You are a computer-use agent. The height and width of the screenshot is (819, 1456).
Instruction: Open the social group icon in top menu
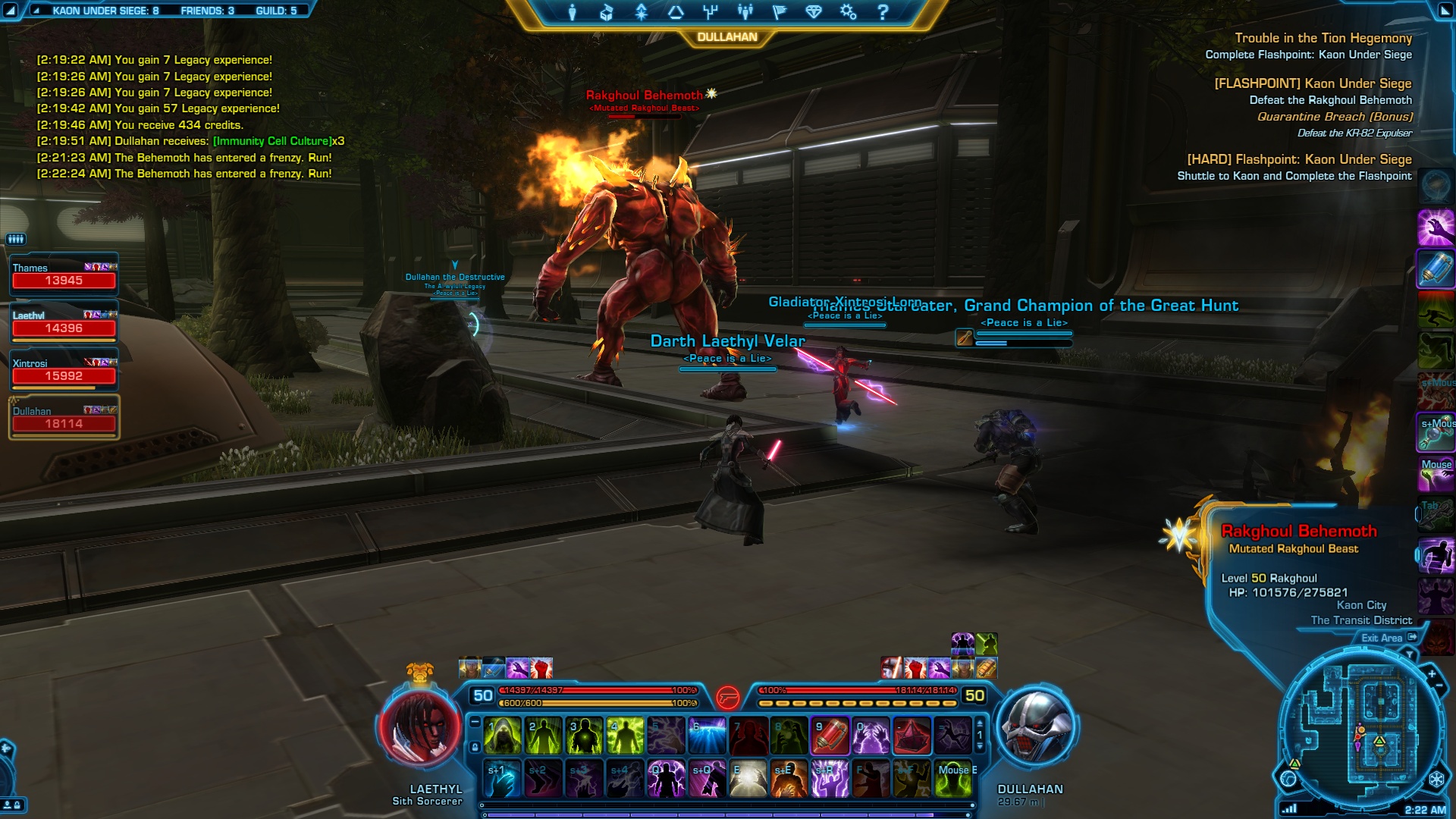(x=745, y=12)
